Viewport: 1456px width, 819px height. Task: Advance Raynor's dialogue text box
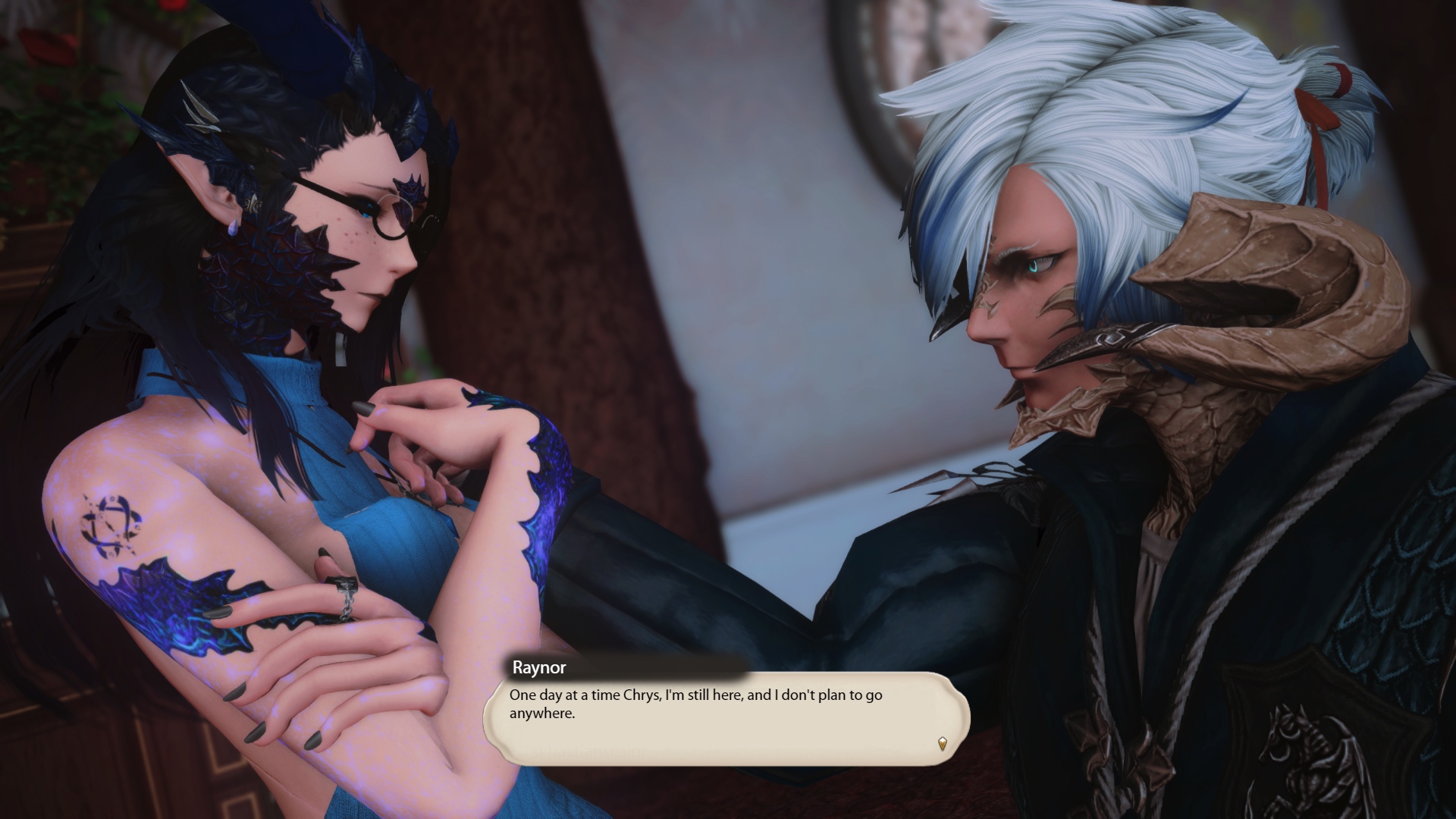click(x=726, y=717)
